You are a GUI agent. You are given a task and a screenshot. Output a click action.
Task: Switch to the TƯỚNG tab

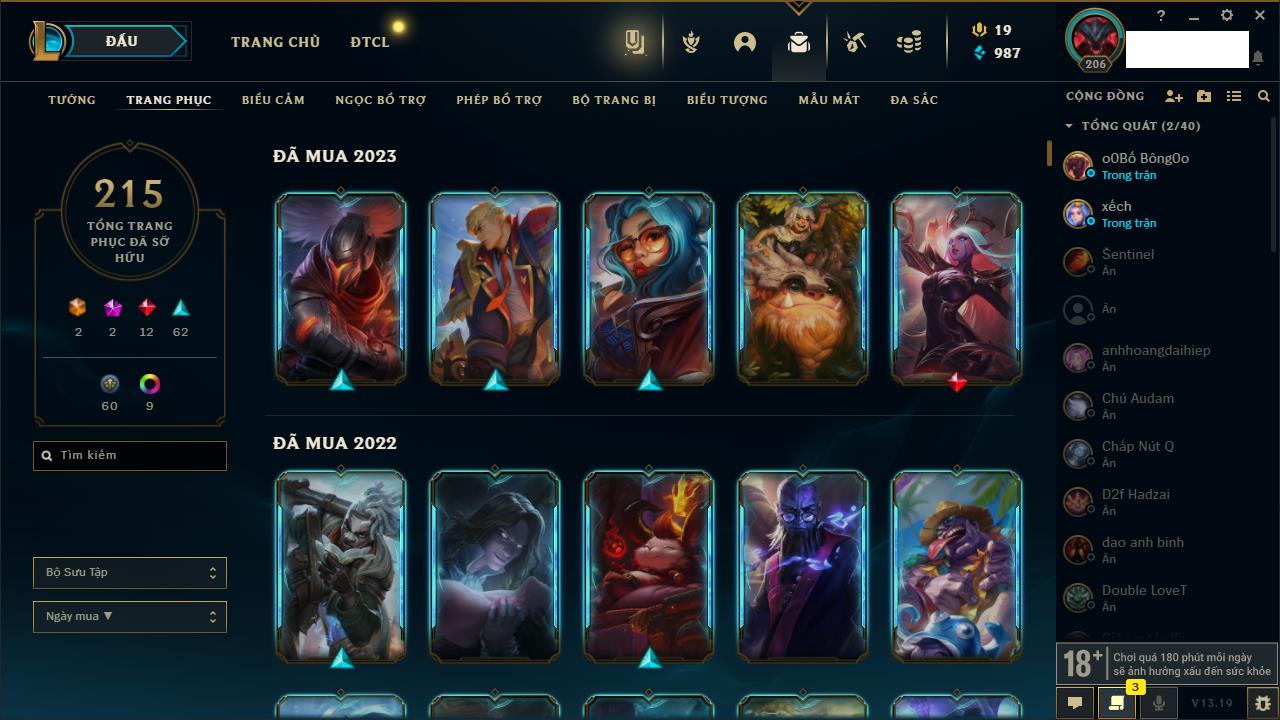(x=72, y=100)
